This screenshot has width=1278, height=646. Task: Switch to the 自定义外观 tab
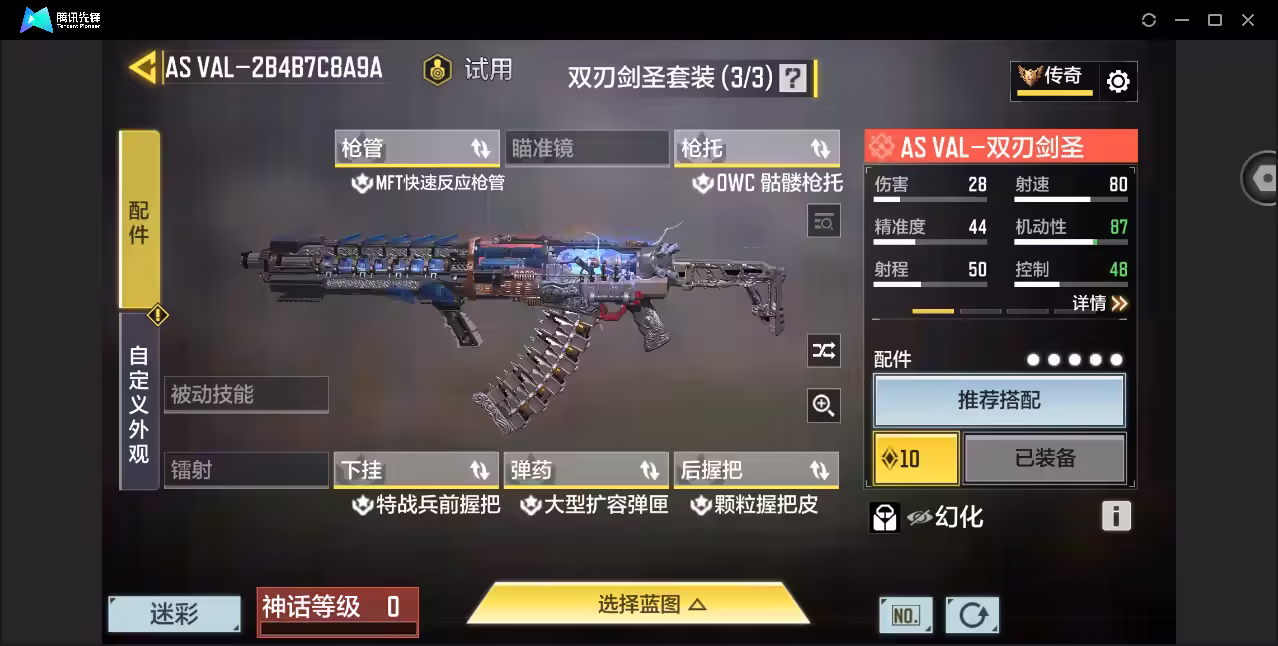coord(139,402)
